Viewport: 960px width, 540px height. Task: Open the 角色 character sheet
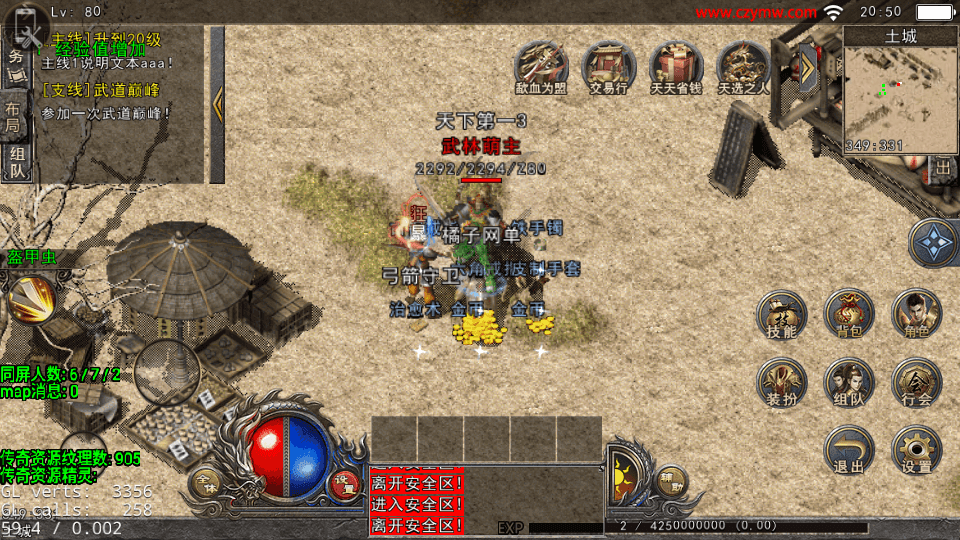[916, 315]
